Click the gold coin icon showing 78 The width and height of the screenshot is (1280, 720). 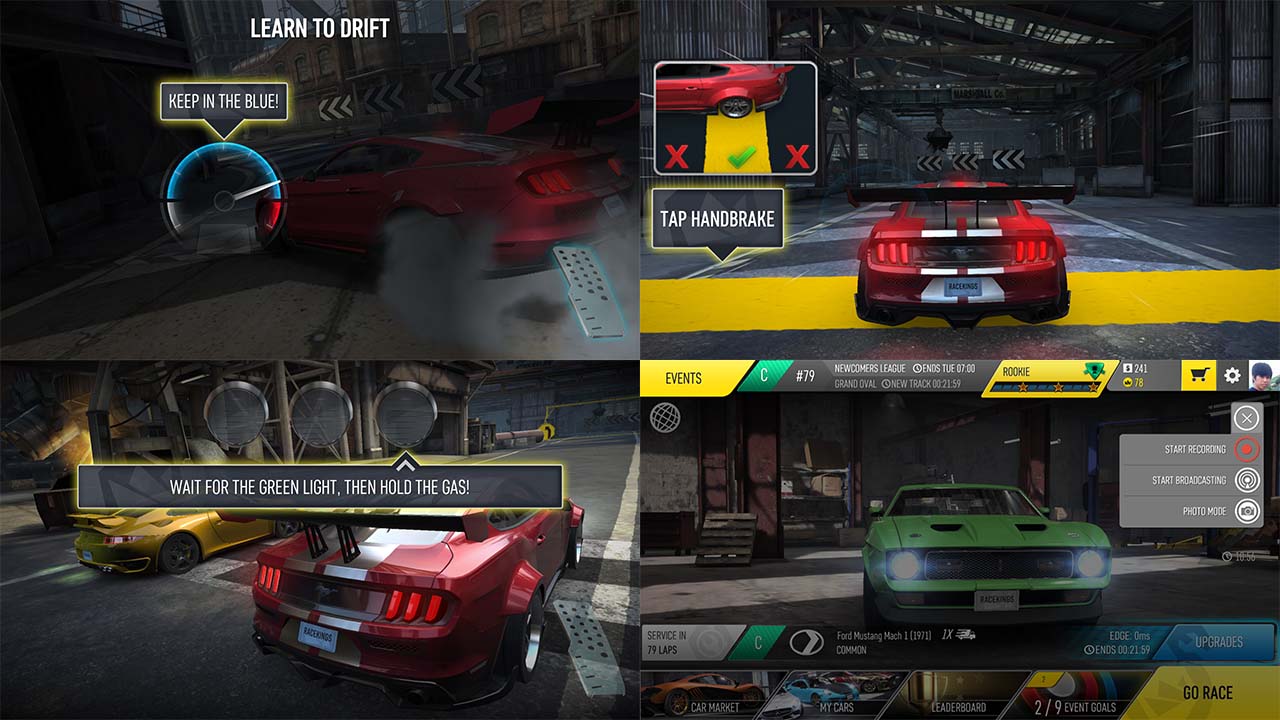(x=1126, y=382)
